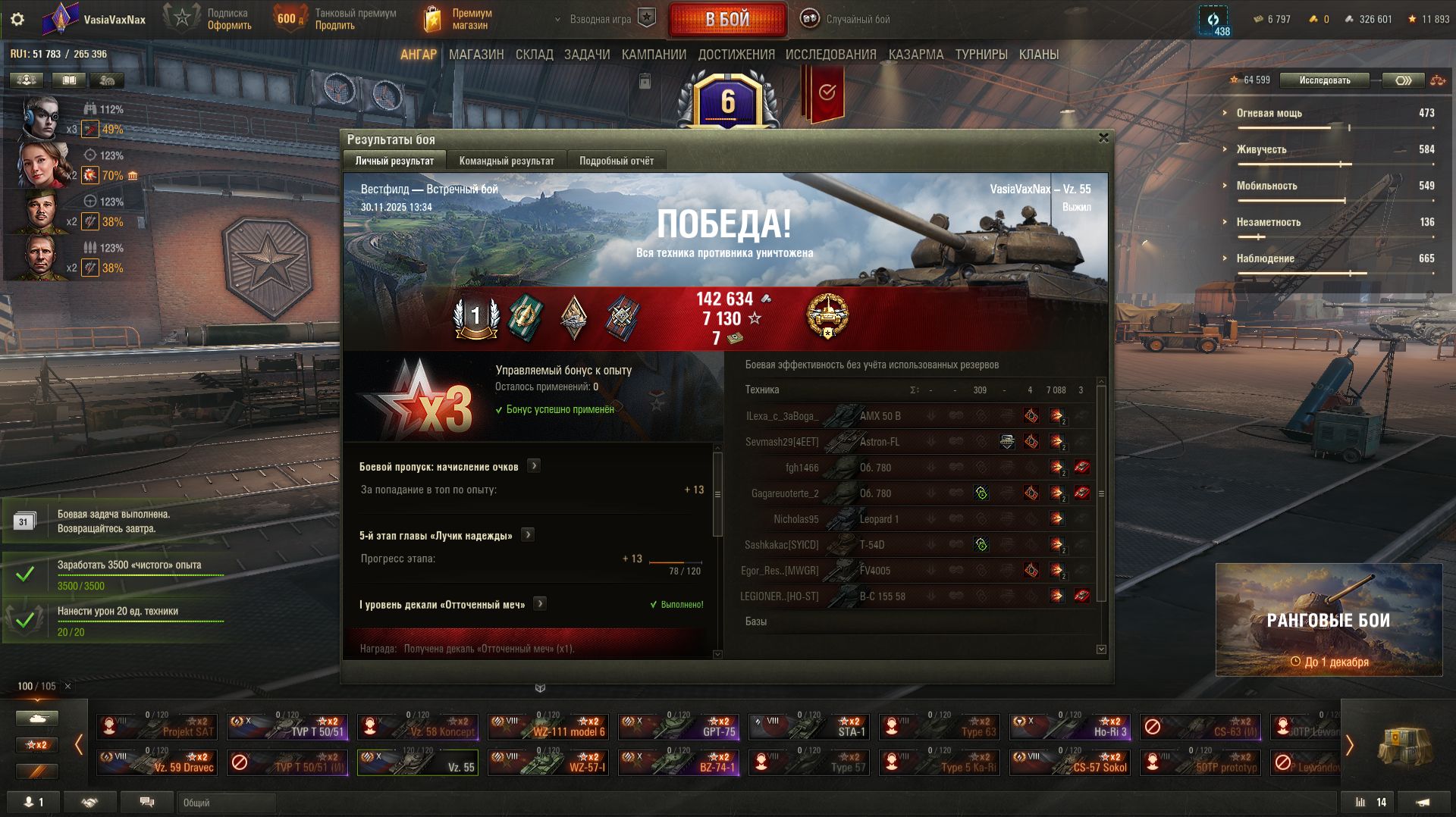Open the Ранговые бои banner
The width and height of the screenshot is (1456, 817).
1329,620
